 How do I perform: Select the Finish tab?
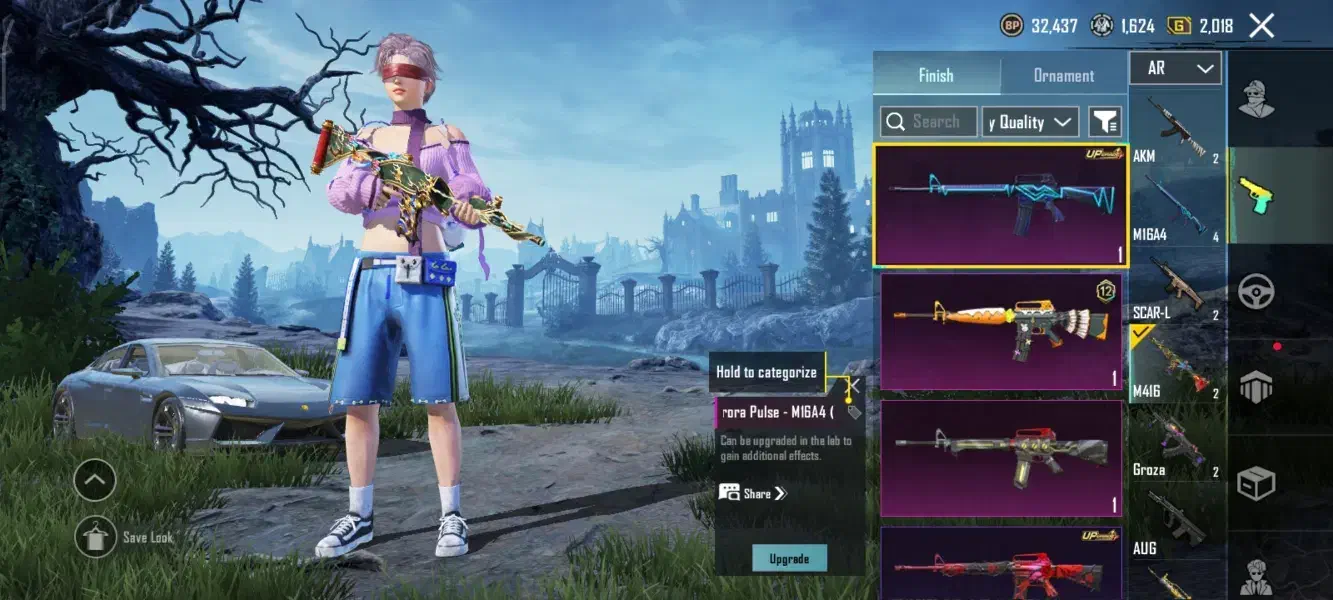pyautogui.click(x=936, y=75)
